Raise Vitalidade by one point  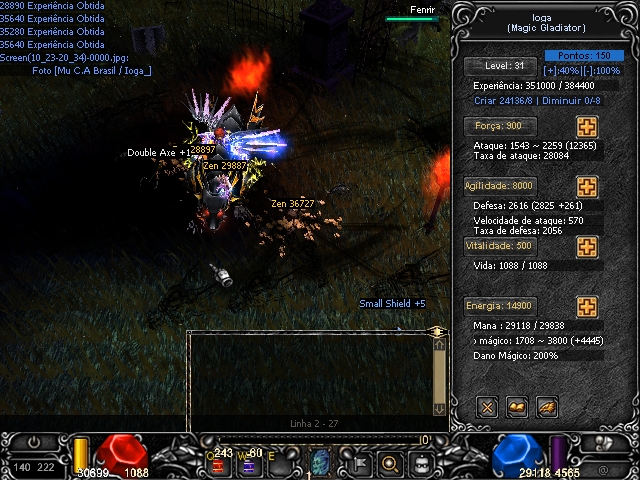(x=587, y=247)
